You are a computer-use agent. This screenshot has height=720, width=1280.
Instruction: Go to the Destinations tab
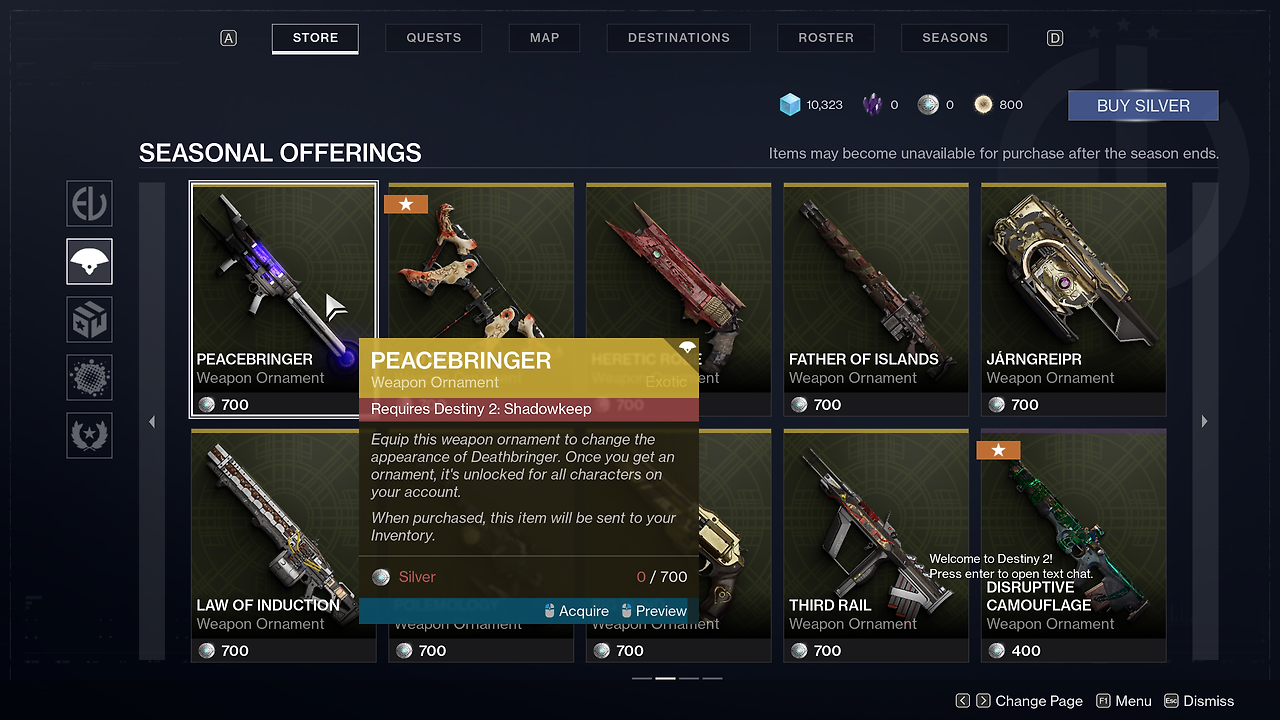(x=678, y=38)
